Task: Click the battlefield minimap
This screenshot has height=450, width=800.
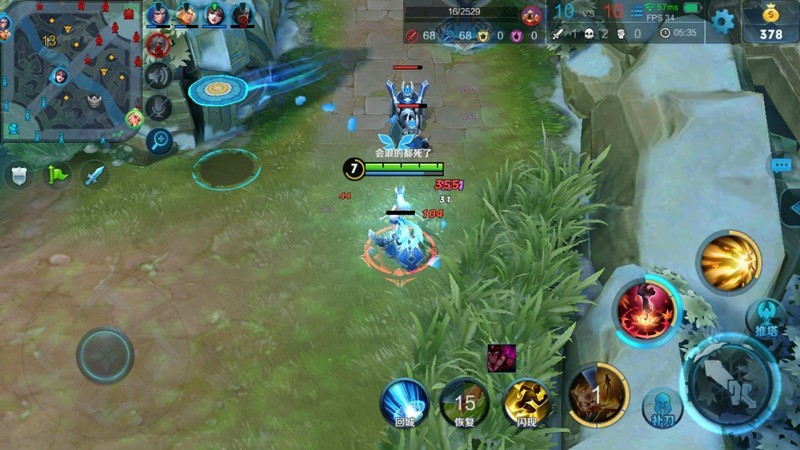Action: point(68,72)
